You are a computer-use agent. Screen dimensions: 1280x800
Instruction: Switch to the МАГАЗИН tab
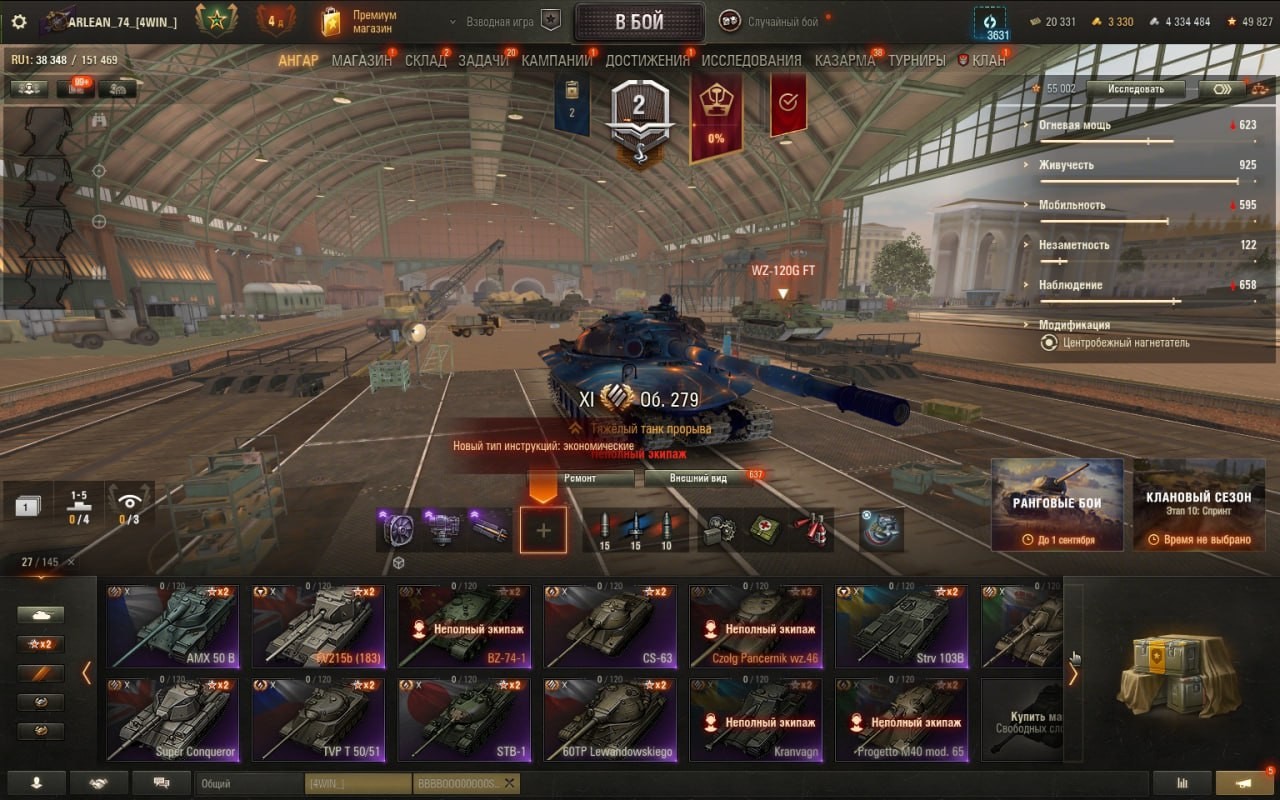pos(361,60)
